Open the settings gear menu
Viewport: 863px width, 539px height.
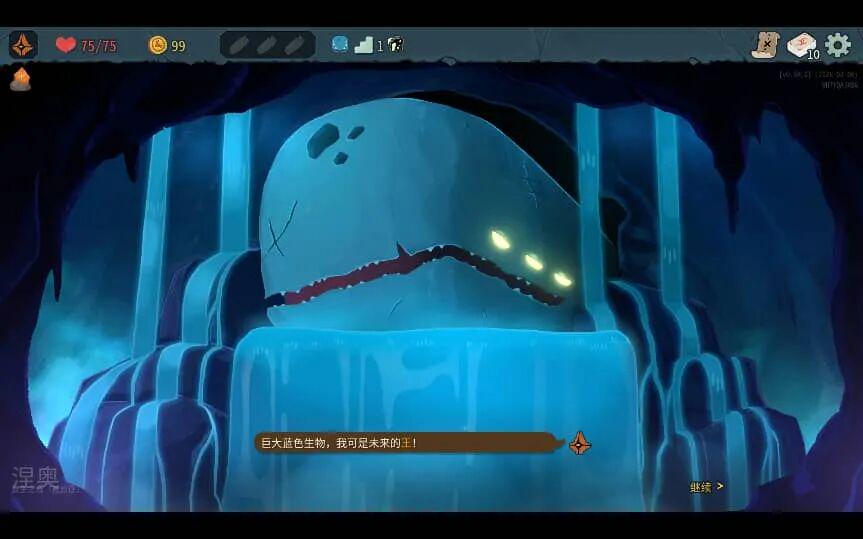coord(837,45)
